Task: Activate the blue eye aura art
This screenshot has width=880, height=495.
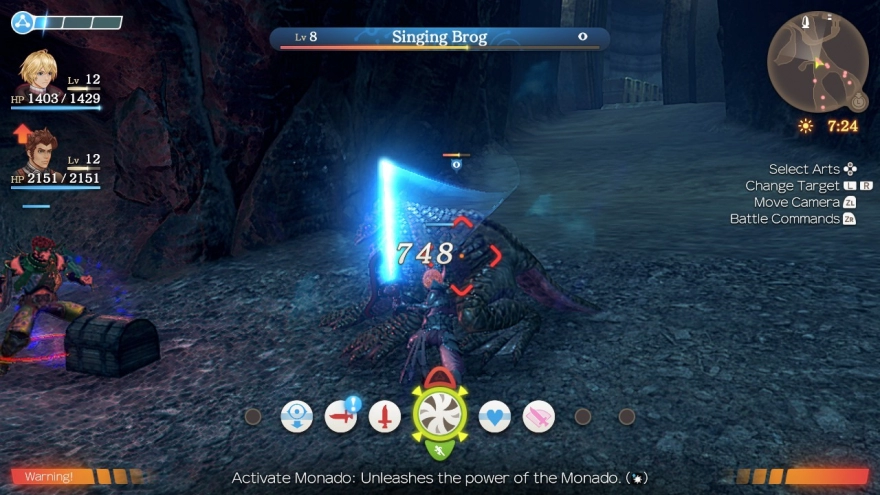Action: 297,416
